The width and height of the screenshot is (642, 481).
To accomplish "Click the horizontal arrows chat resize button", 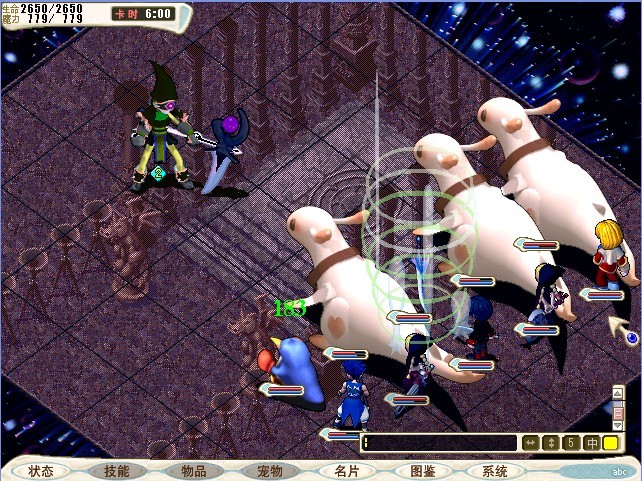I will click(531, 442).
